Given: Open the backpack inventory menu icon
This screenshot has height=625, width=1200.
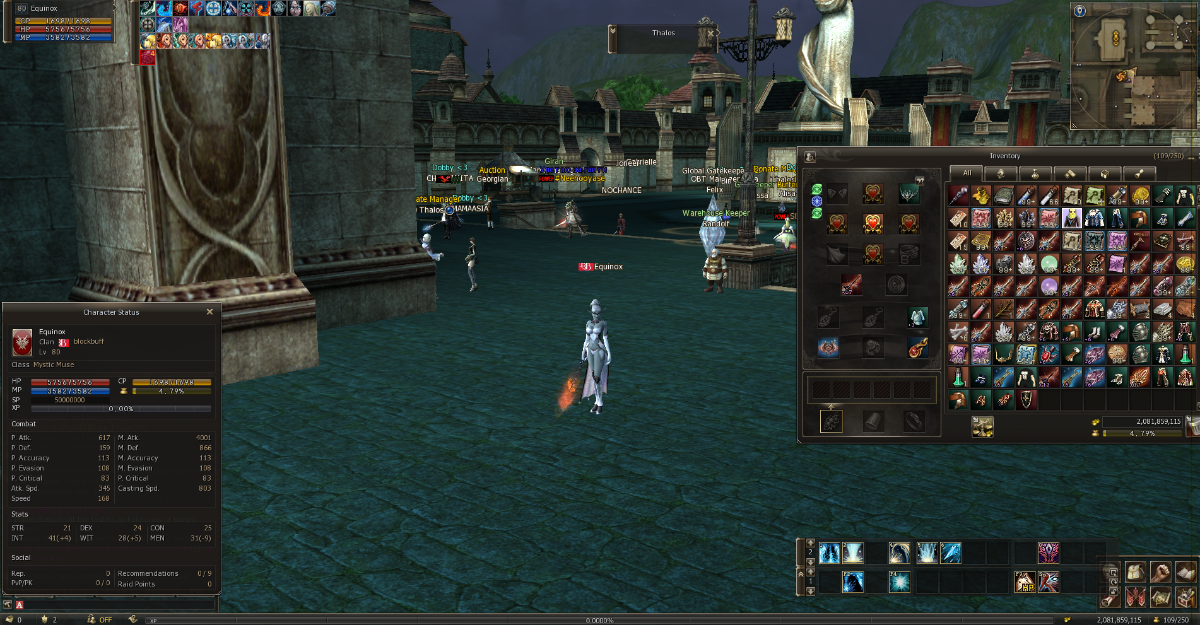Looking at the screenshot, I should [x=1136, y=572].
